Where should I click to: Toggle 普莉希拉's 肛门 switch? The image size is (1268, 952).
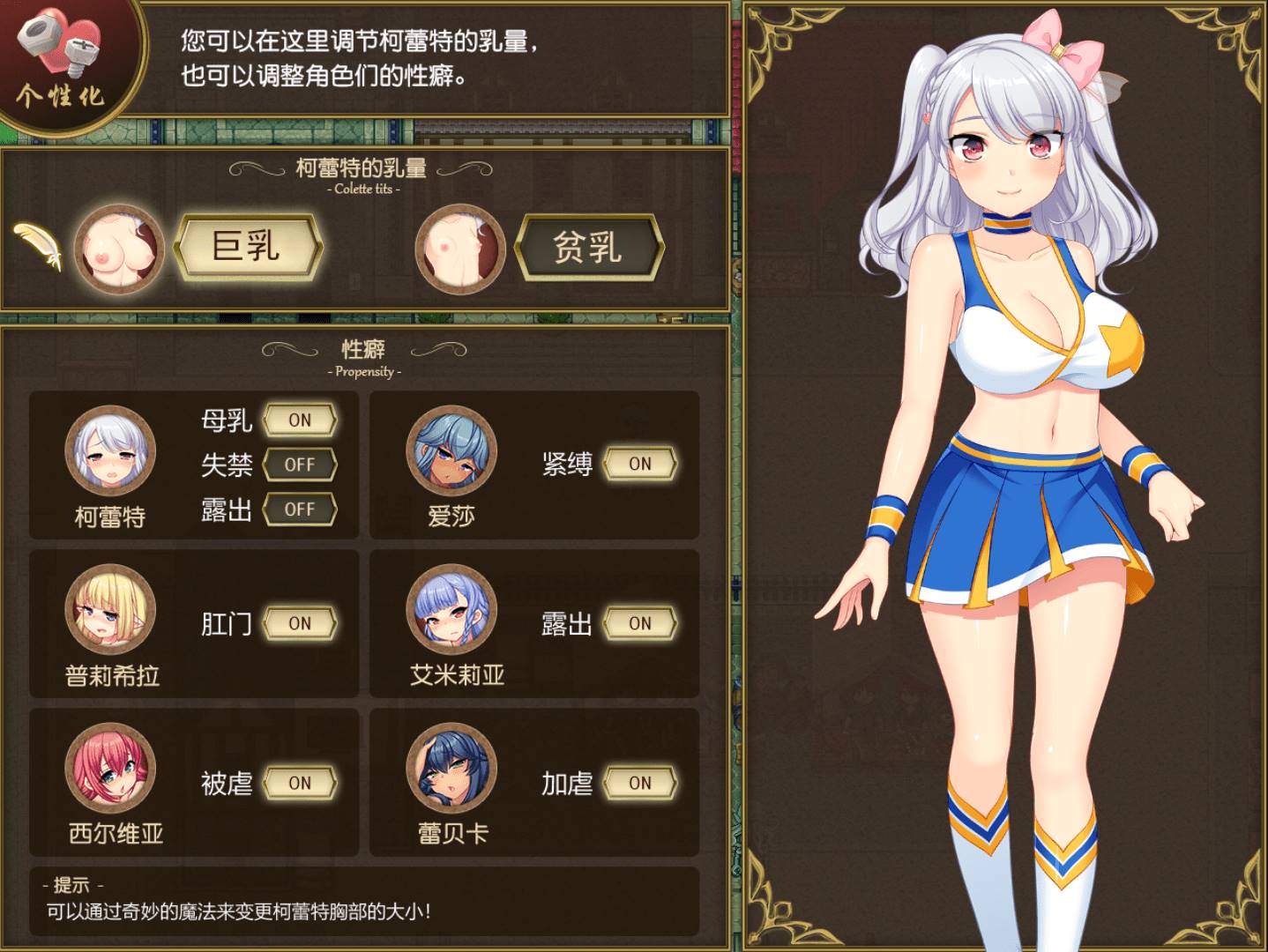301,624
